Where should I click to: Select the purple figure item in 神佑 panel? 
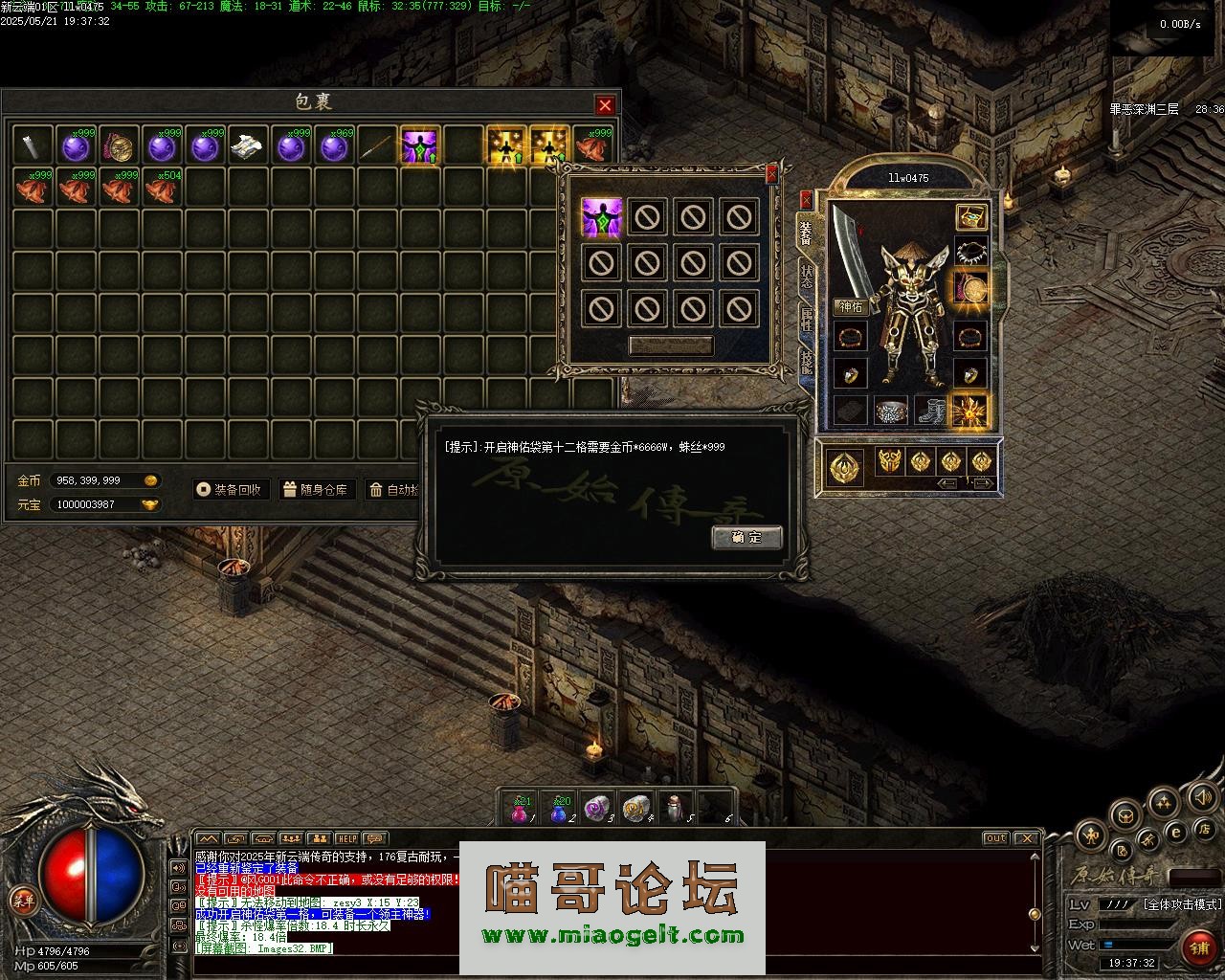pyautogui.click(x=602, y=217)
